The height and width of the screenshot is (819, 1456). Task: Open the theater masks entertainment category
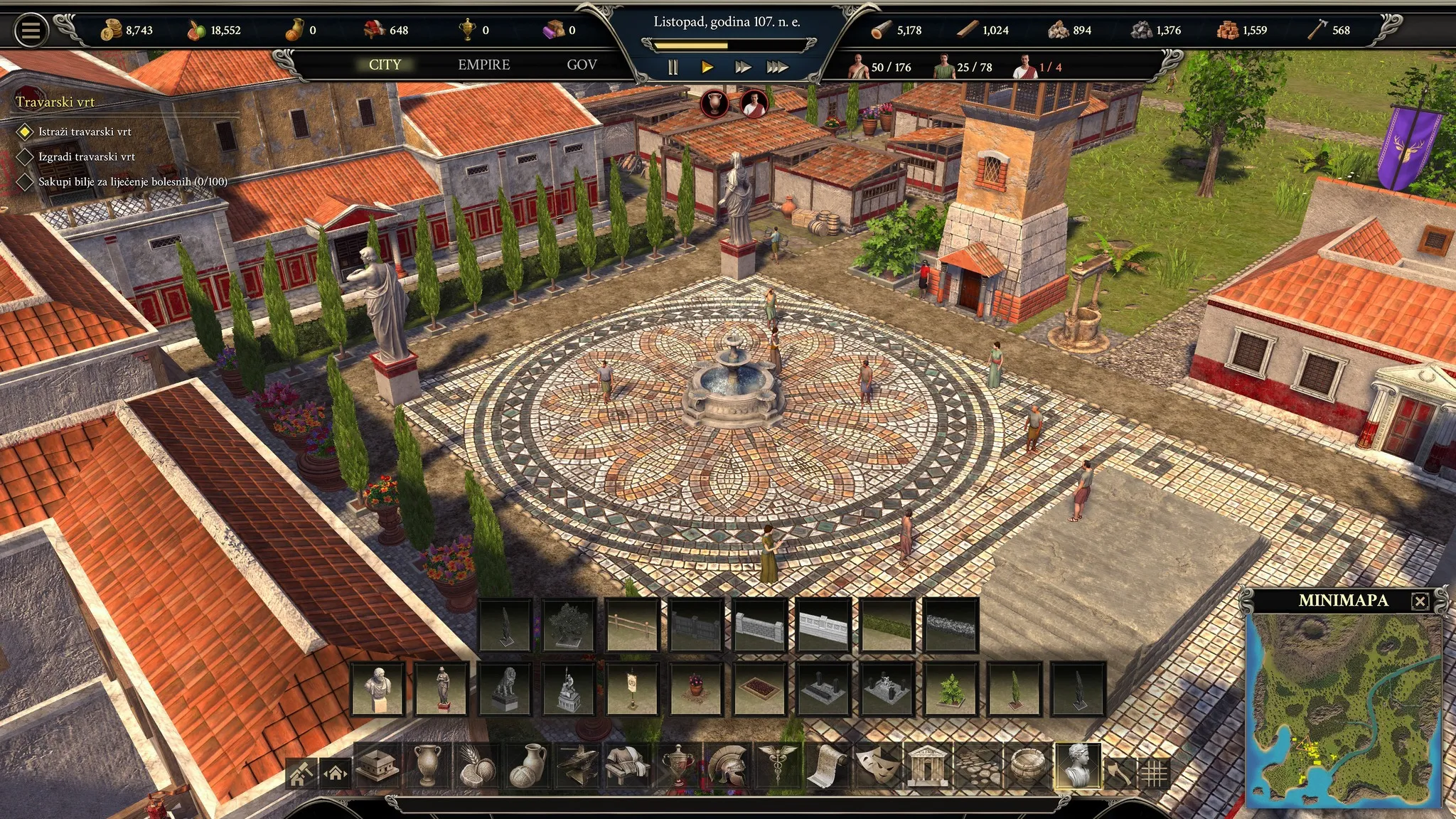point(877,766)
